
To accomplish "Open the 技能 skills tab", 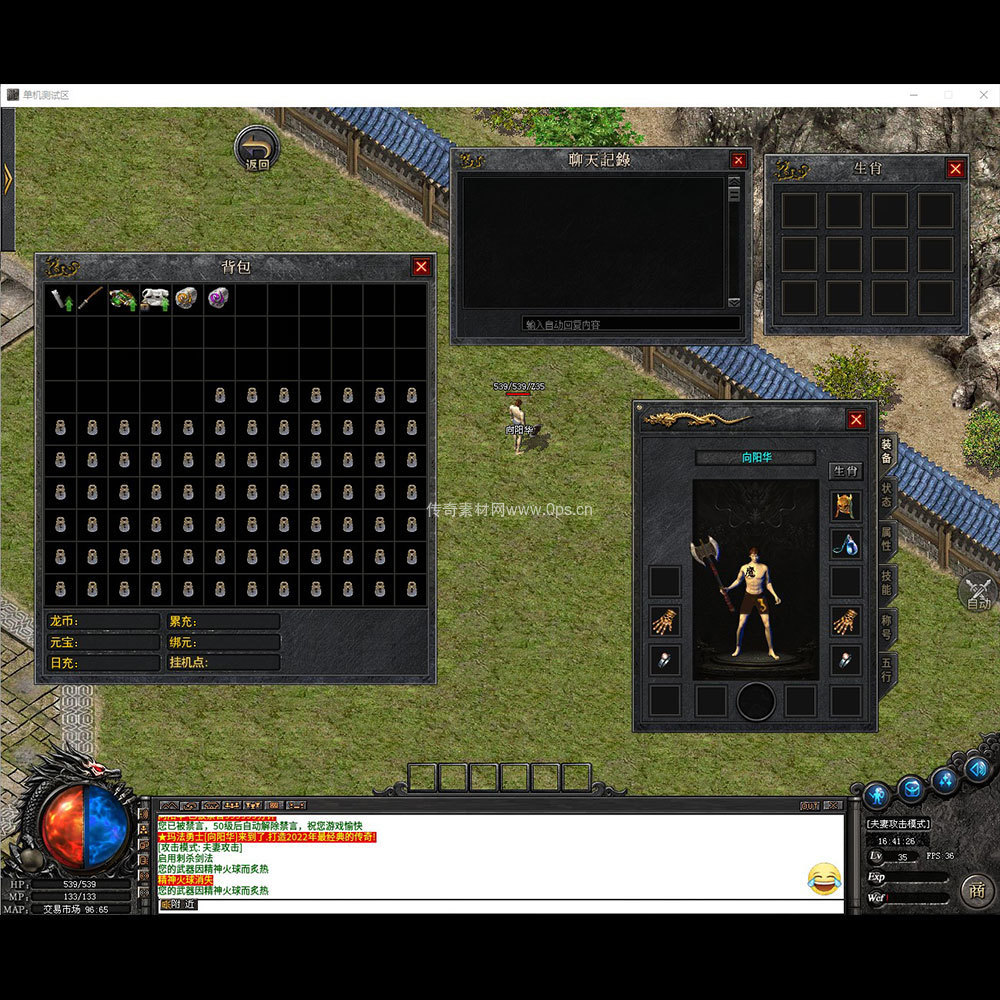I will (x=887, y=582).
